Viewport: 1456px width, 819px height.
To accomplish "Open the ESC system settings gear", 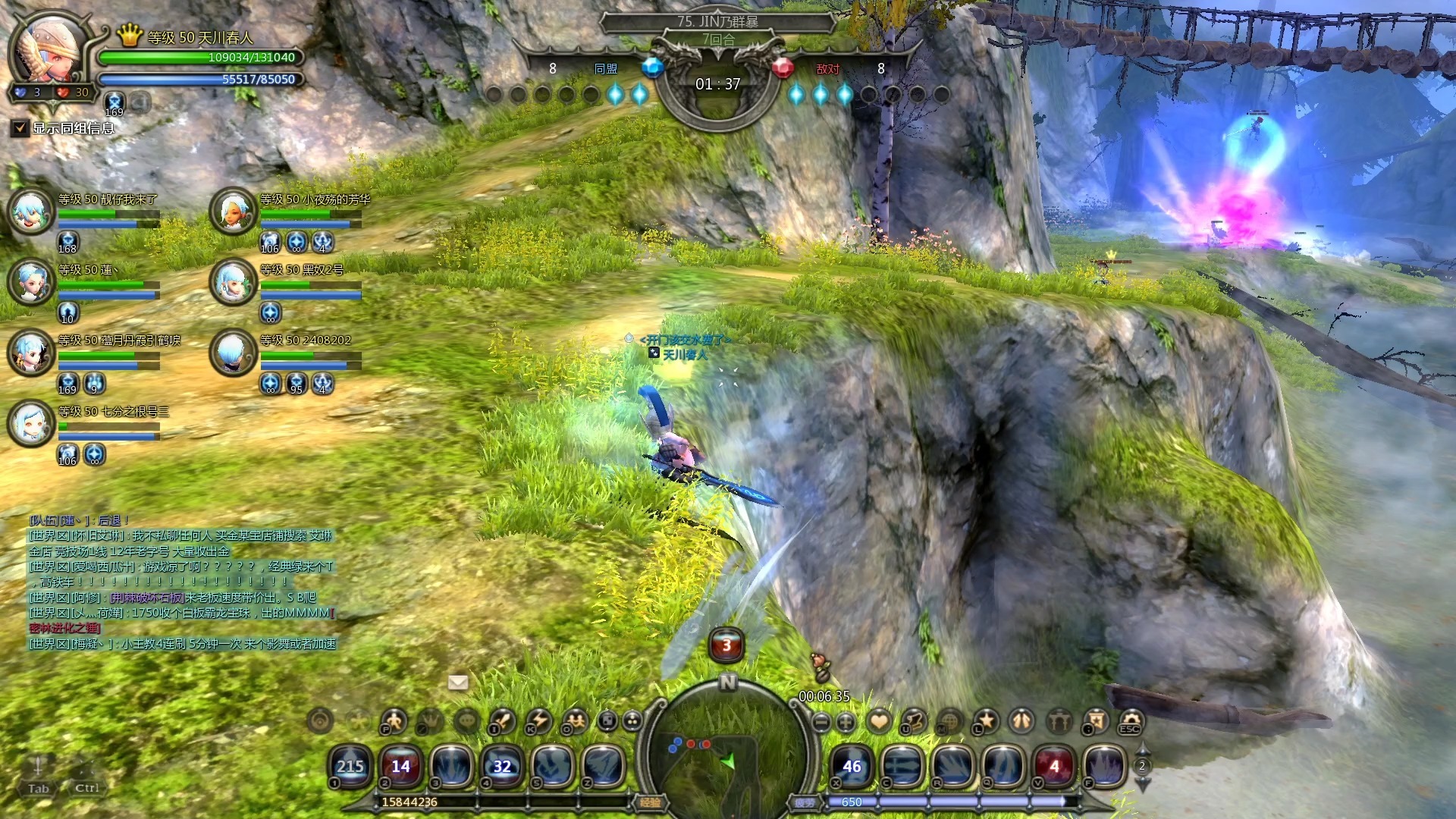I will pyautogui.click(x=1131, y=720).
